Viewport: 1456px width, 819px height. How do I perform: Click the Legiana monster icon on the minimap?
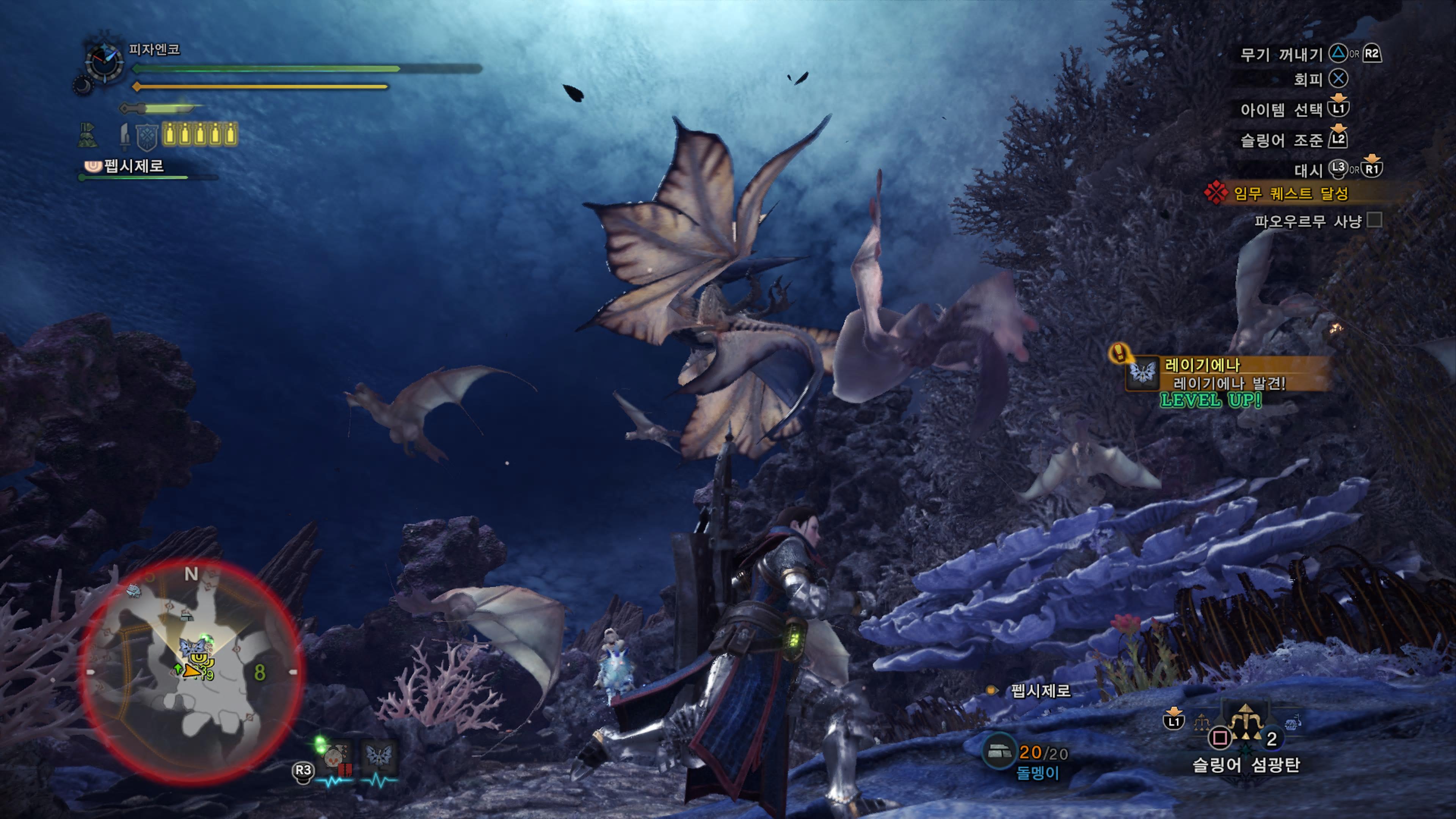(x=192, y=647)
